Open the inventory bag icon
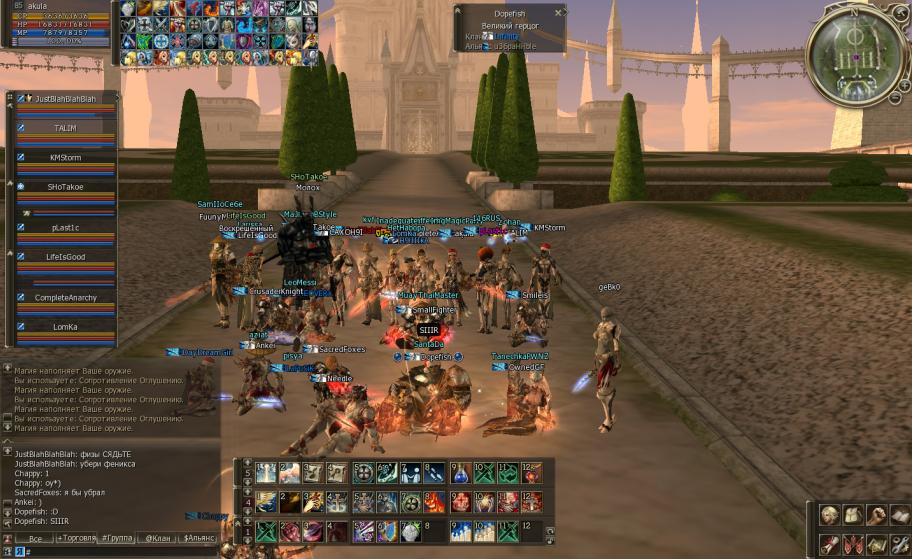 (x=851, y=516)
